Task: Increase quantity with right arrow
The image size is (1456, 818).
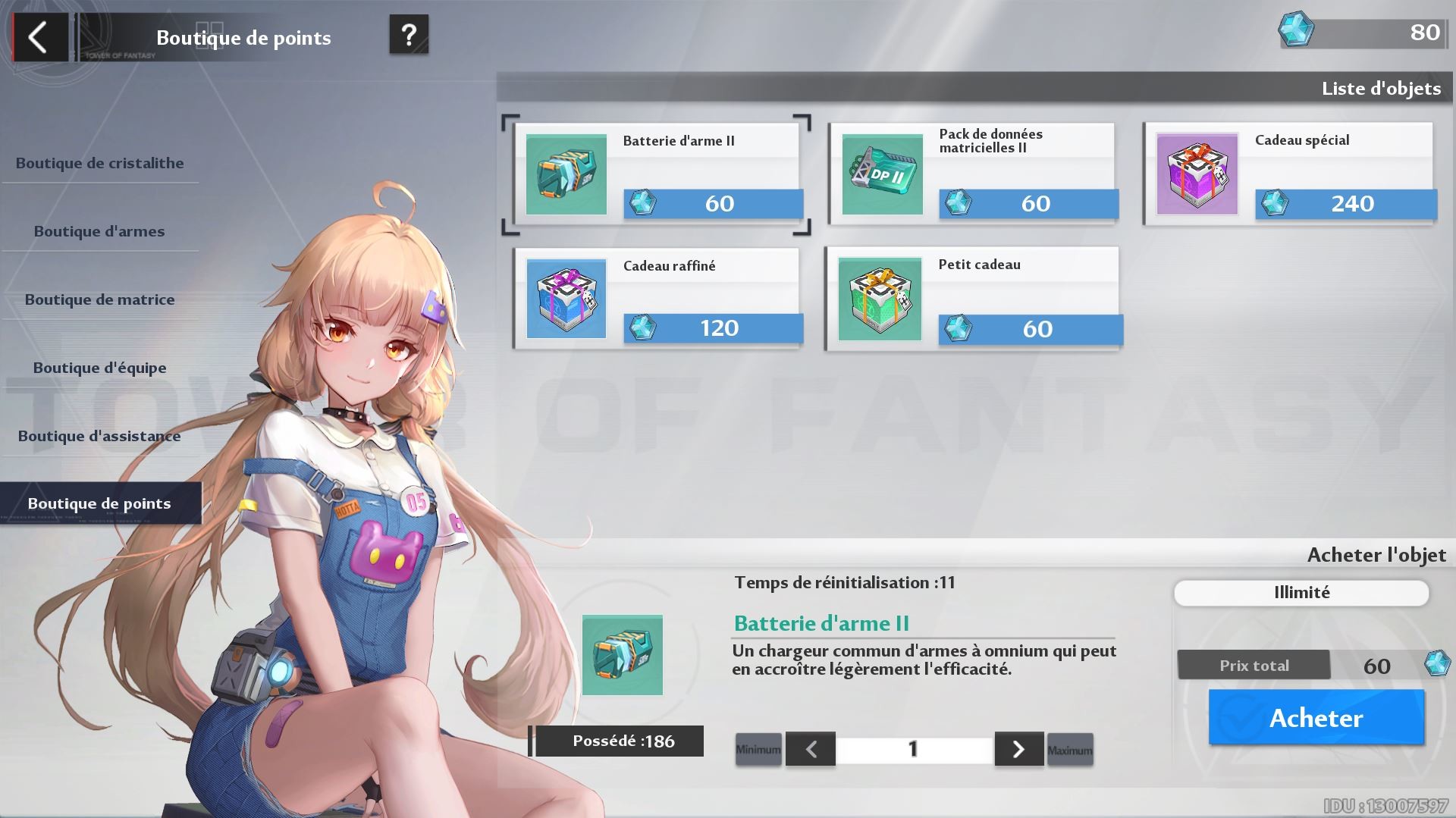Action: pyautogui.click(x=1018, y=749)
